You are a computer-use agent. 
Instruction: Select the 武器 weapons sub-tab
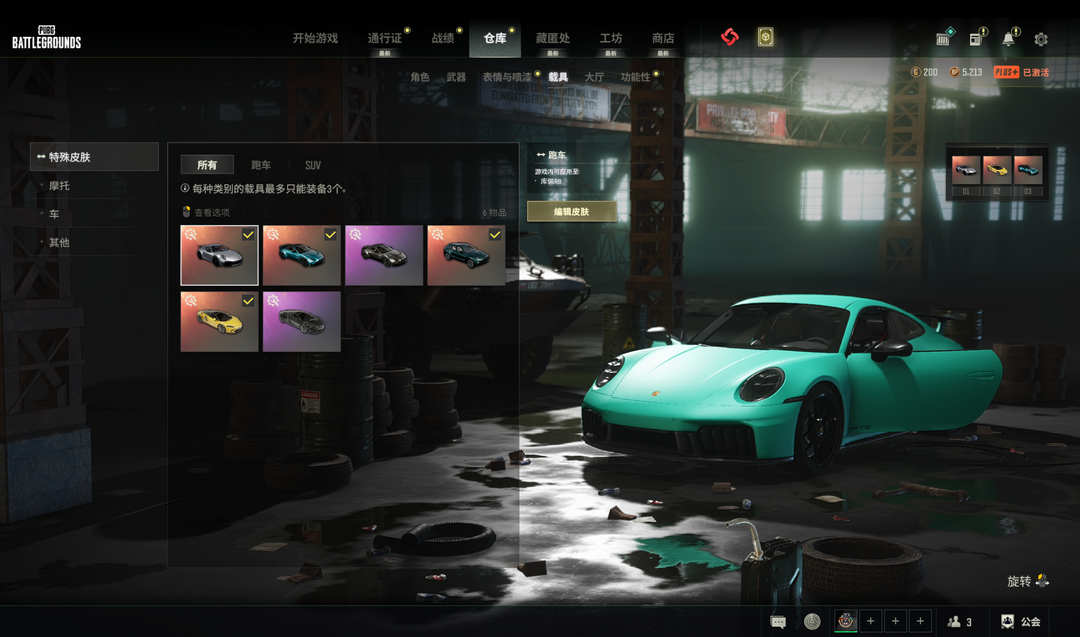(456, 77)
